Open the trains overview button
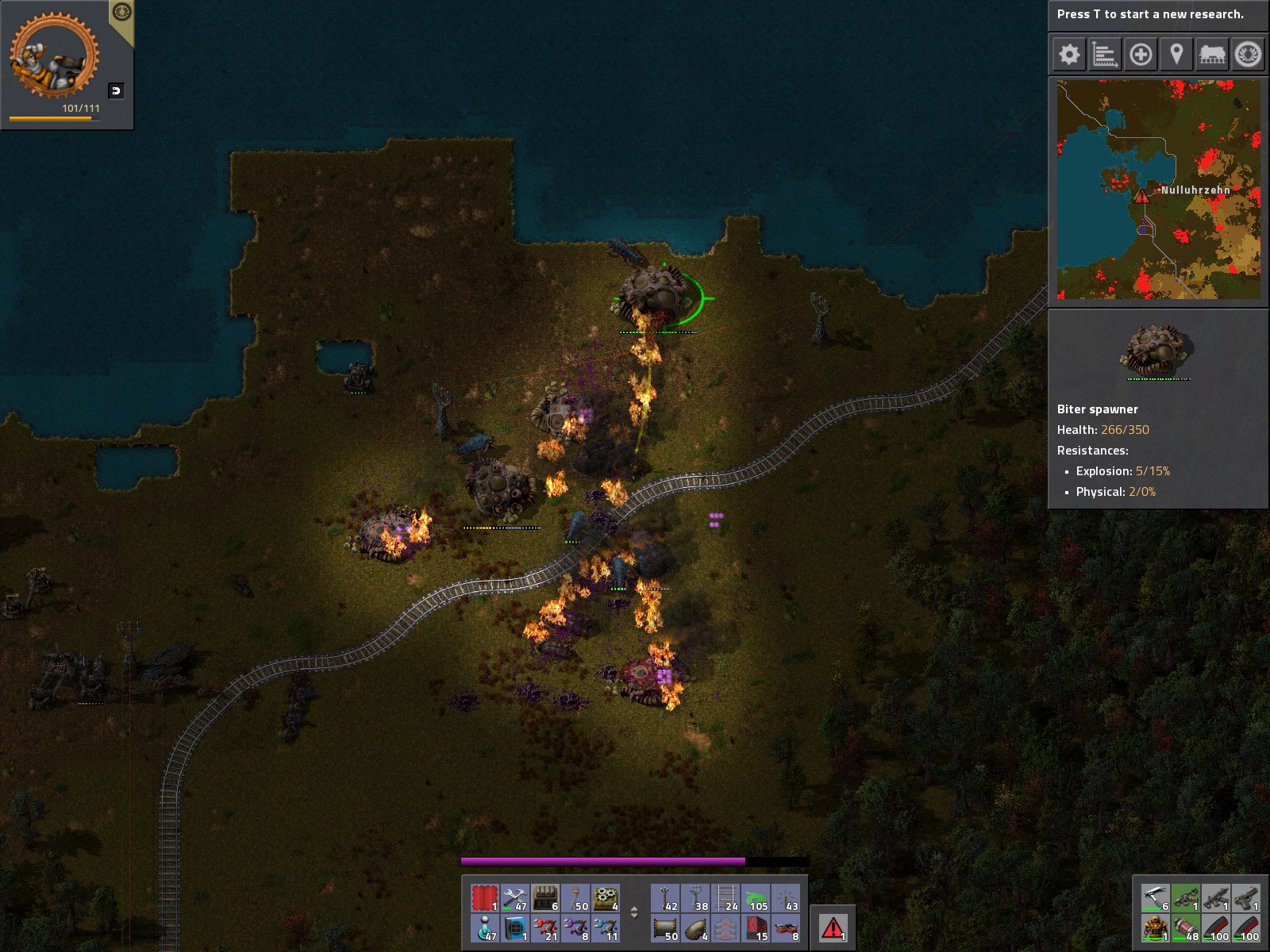The height and width of the screenshot is (952, 1270). point(1212,55)
